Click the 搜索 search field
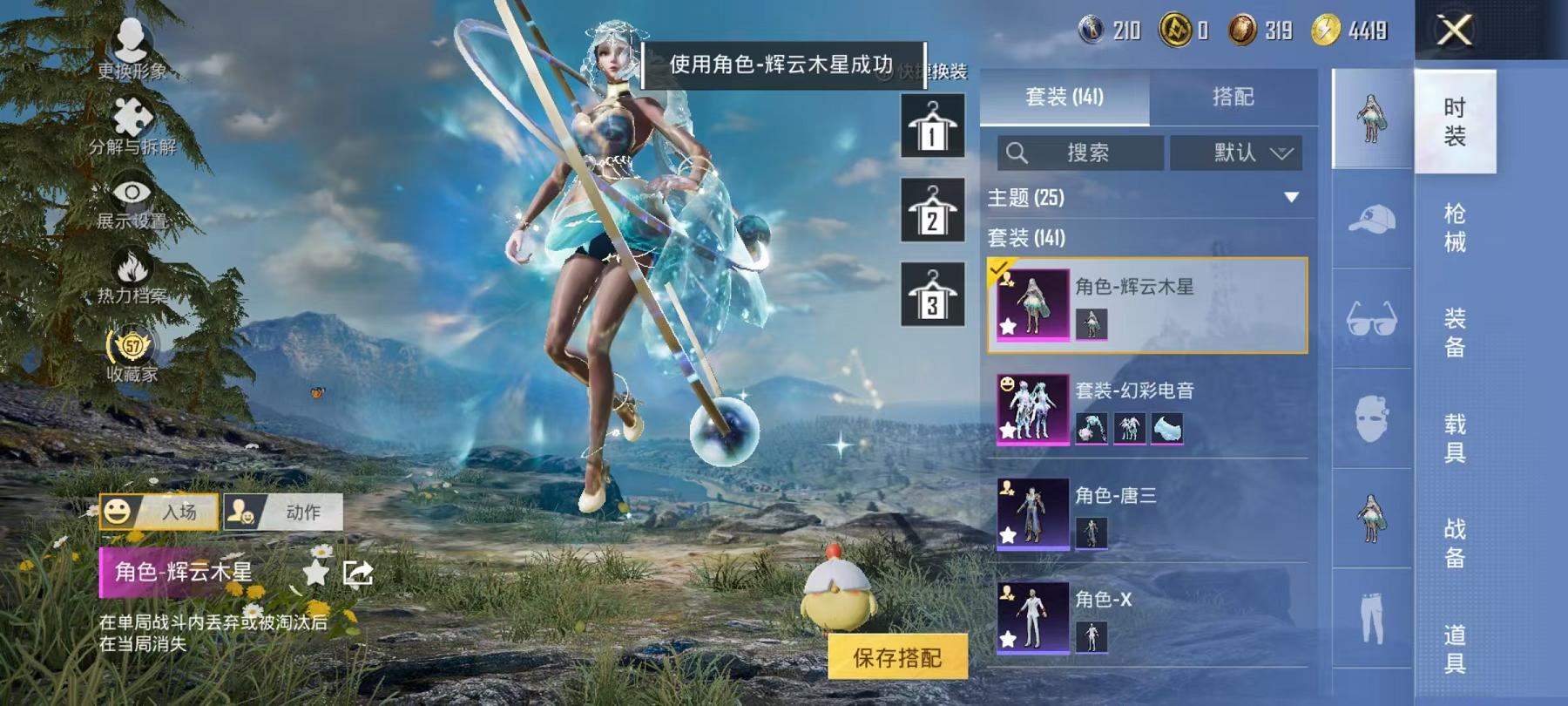1568x706 pixels. [1080, 153]
